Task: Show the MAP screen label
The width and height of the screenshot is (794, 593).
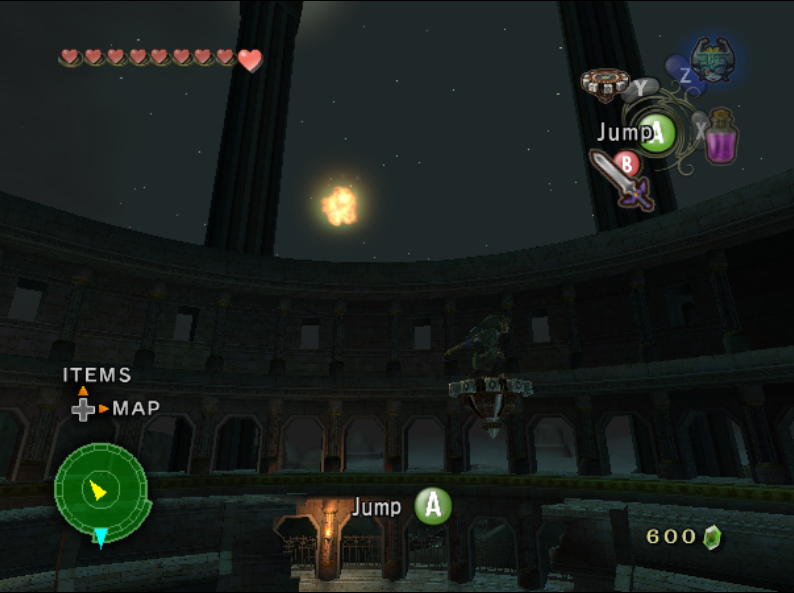Action: pos(136,408)
